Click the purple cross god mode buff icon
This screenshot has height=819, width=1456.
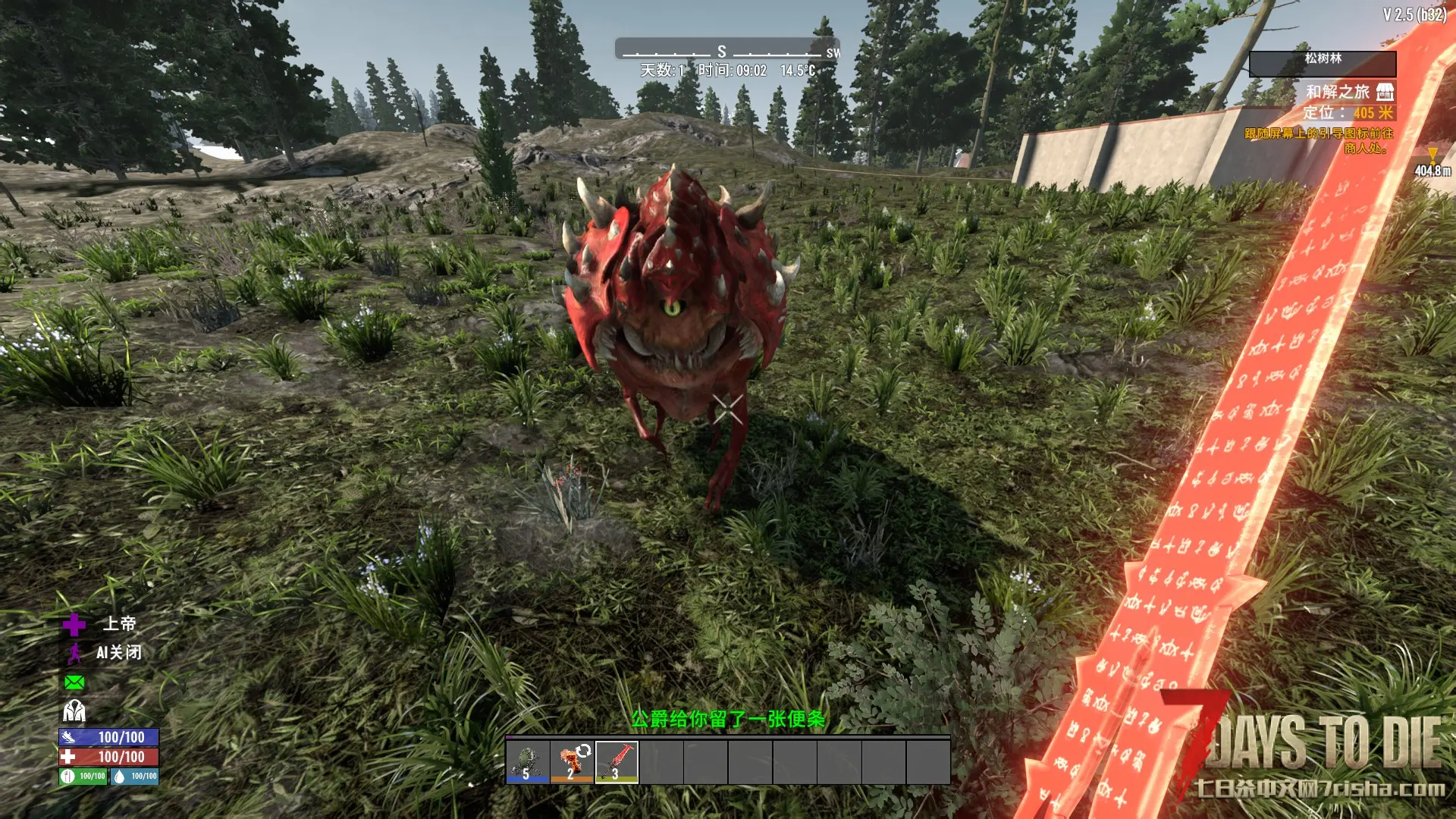tap(74, 625)
